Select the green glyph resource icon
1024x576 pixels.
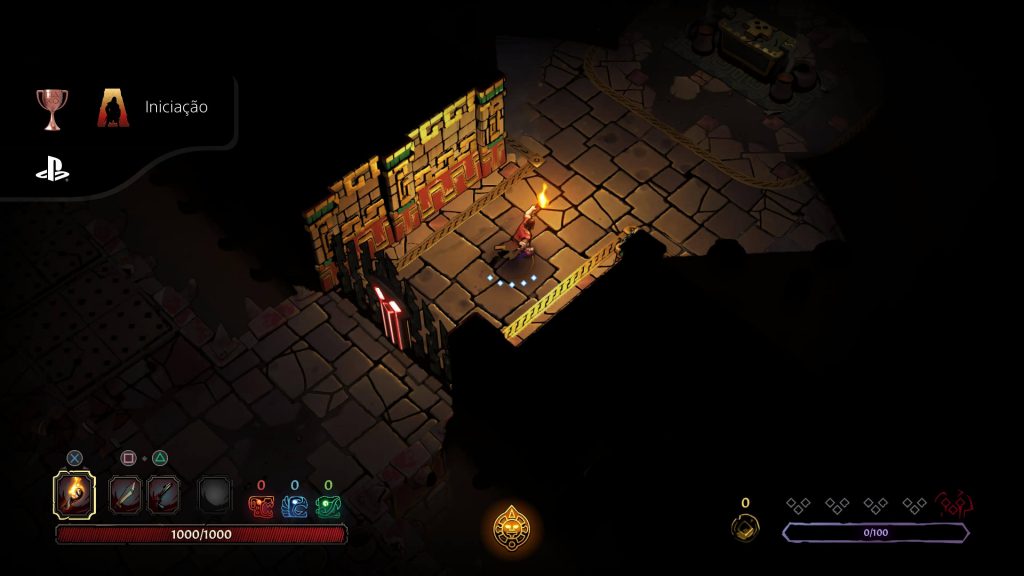pos(327,506)
